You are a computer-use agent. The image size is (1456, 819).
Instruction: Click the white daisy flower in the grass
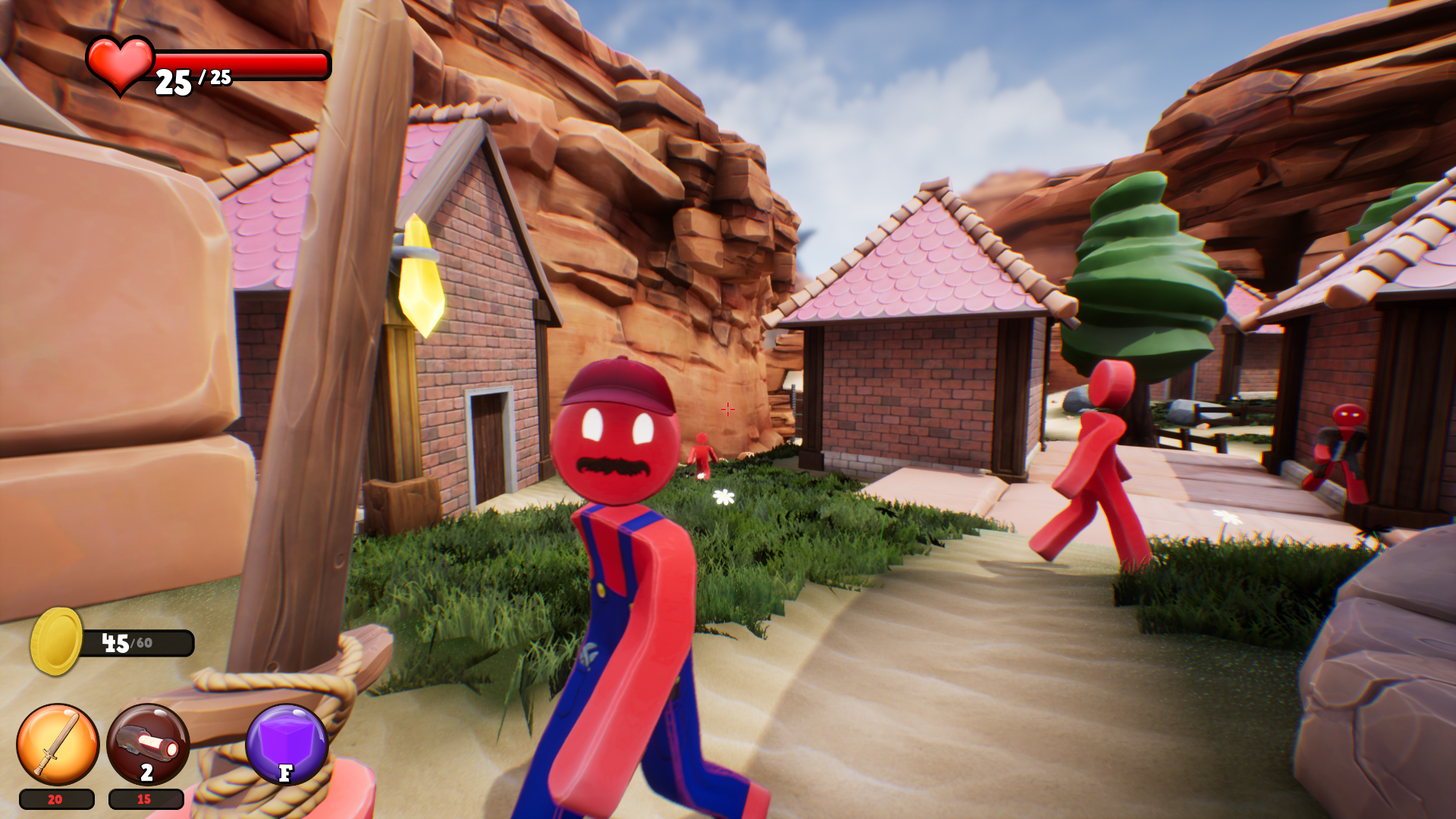click(723, 496)
